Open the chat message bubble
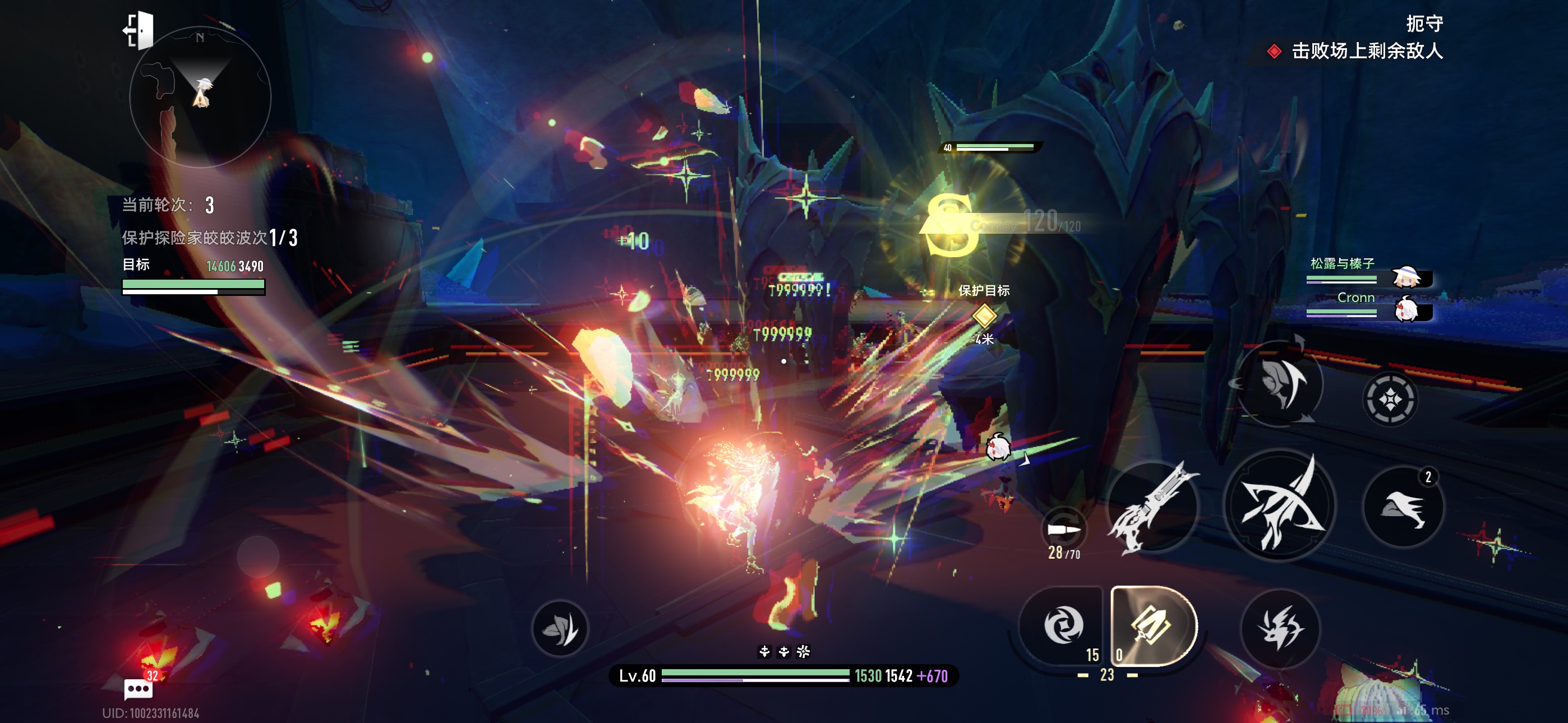 (138, 689)
